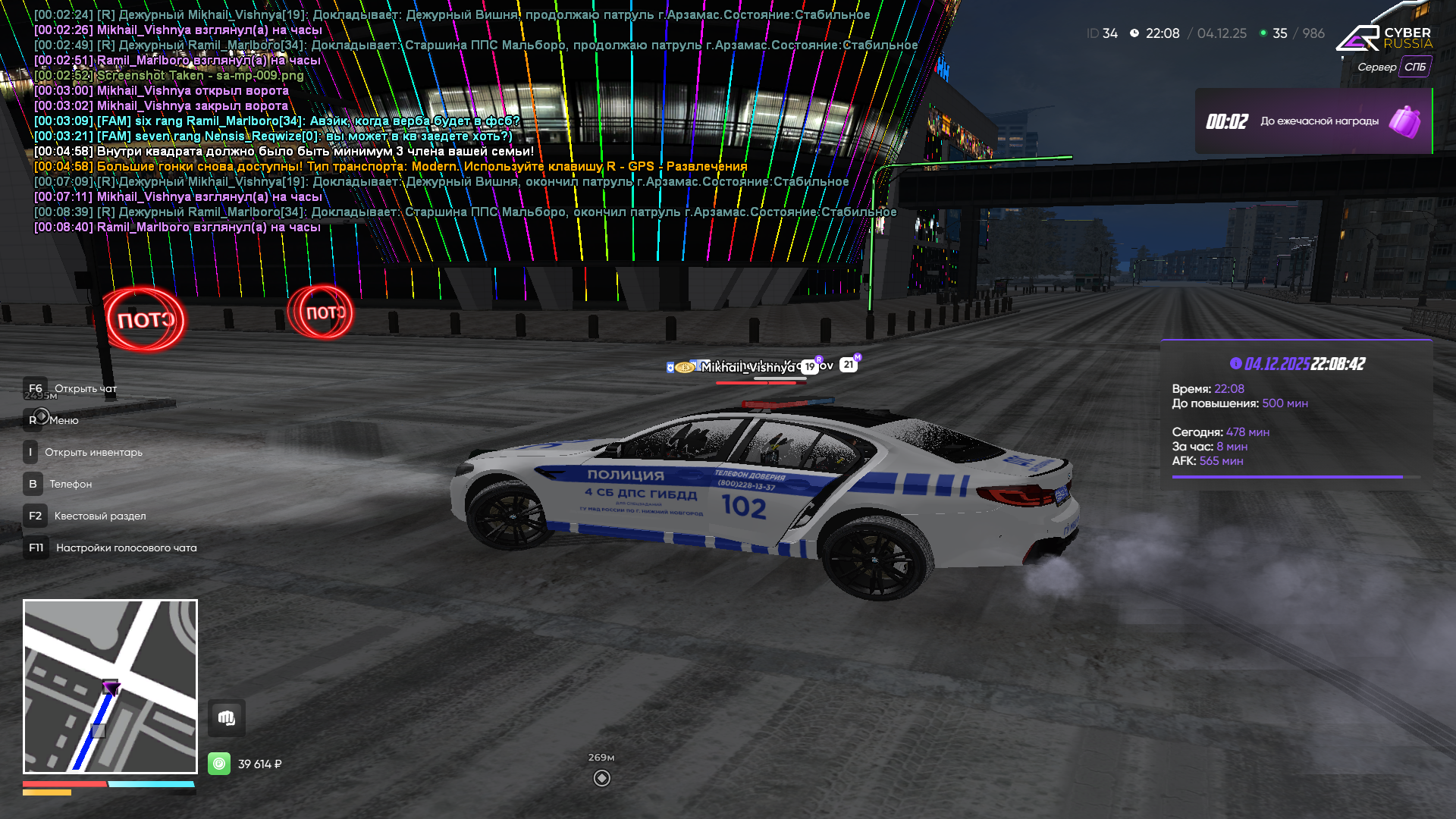Image resolution: width=1456 pixels, height=819 pixels.
Task: Select the 269м waypoint marker
Action: click(x=601, y=778)
